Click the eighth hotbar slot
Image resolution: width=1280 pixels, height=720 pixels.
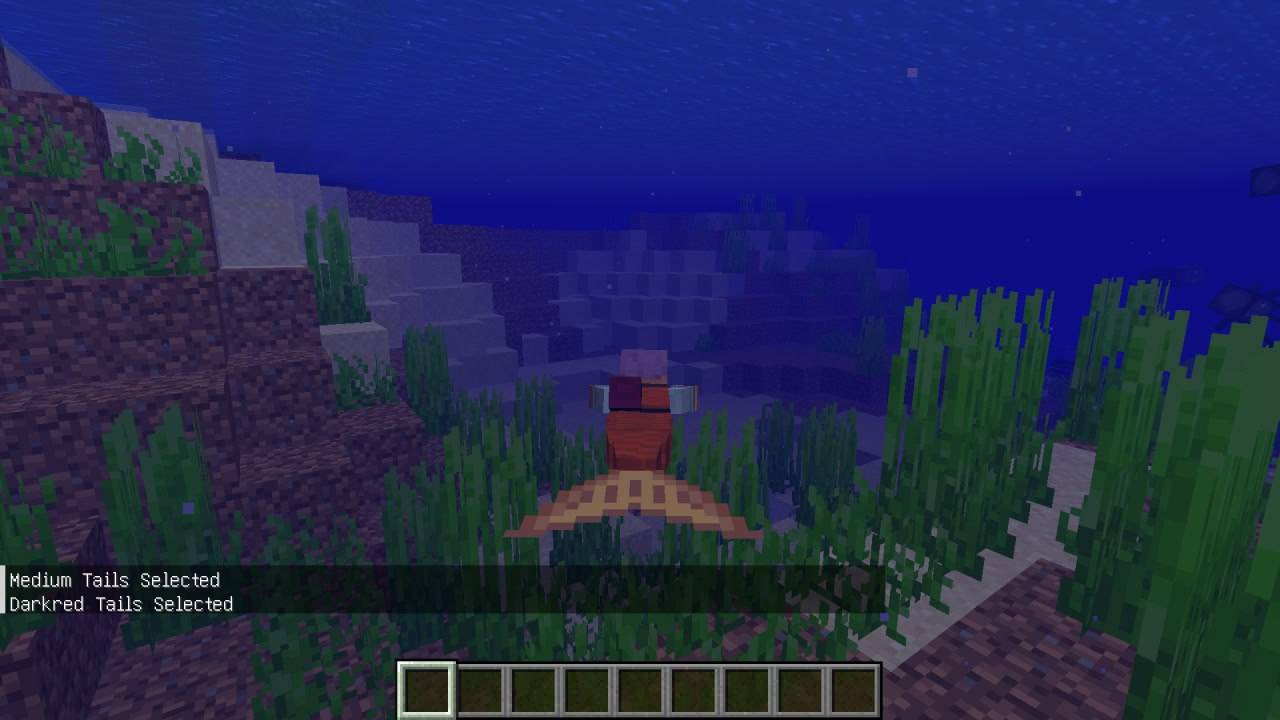pos(798,688)
